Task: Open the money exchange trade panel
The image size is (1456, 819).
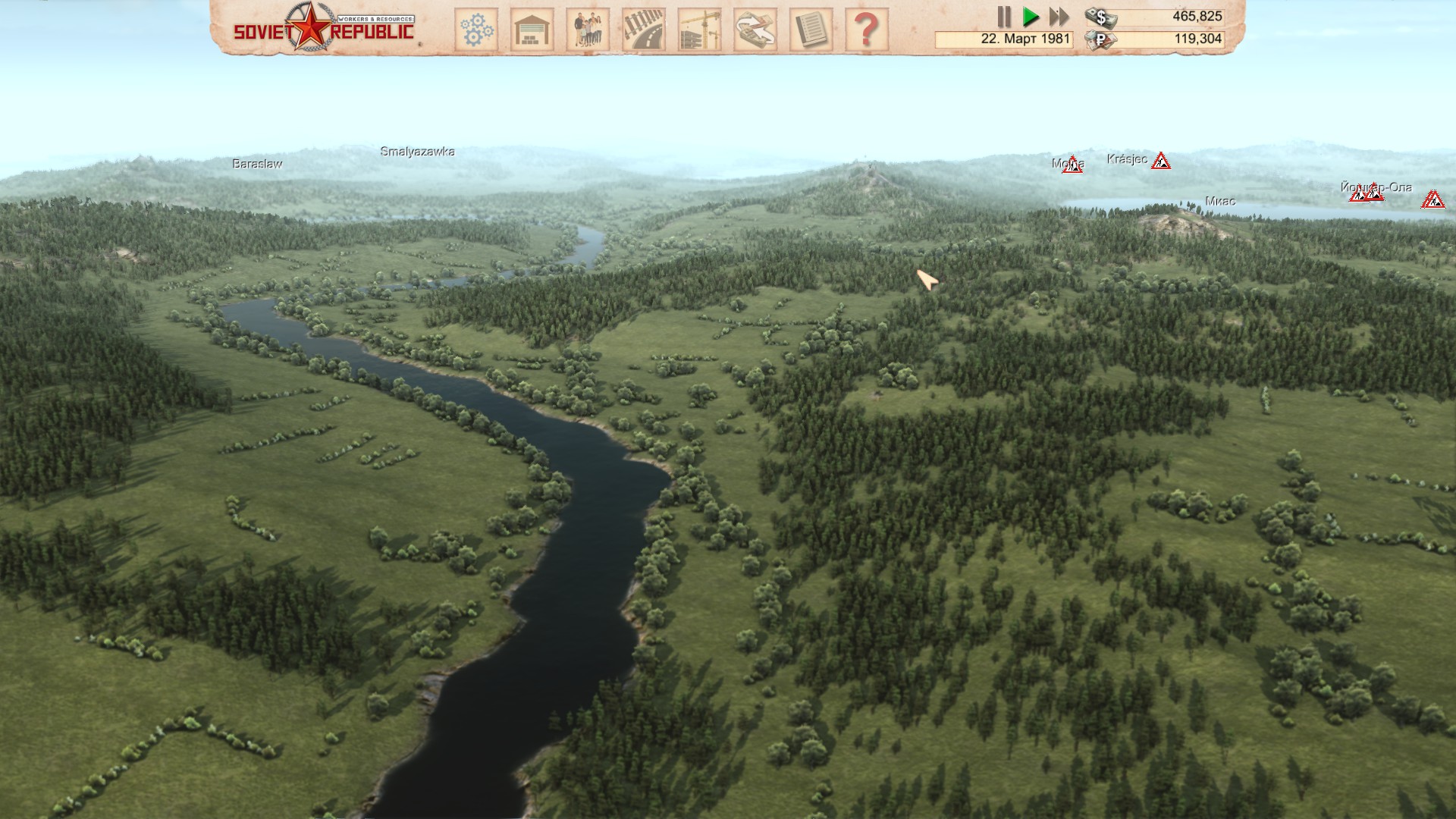Action: tap(755, 30)
